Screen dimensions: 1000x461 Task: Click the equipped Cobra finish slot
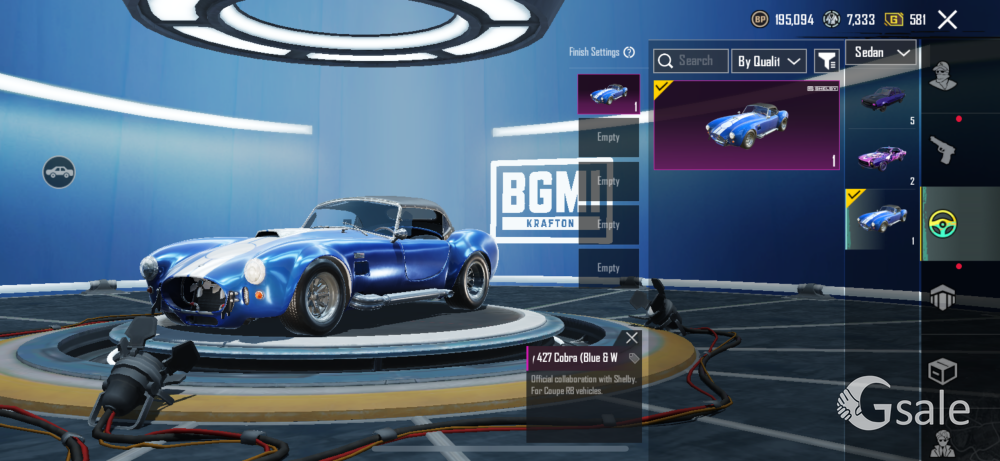coord(608,94)
